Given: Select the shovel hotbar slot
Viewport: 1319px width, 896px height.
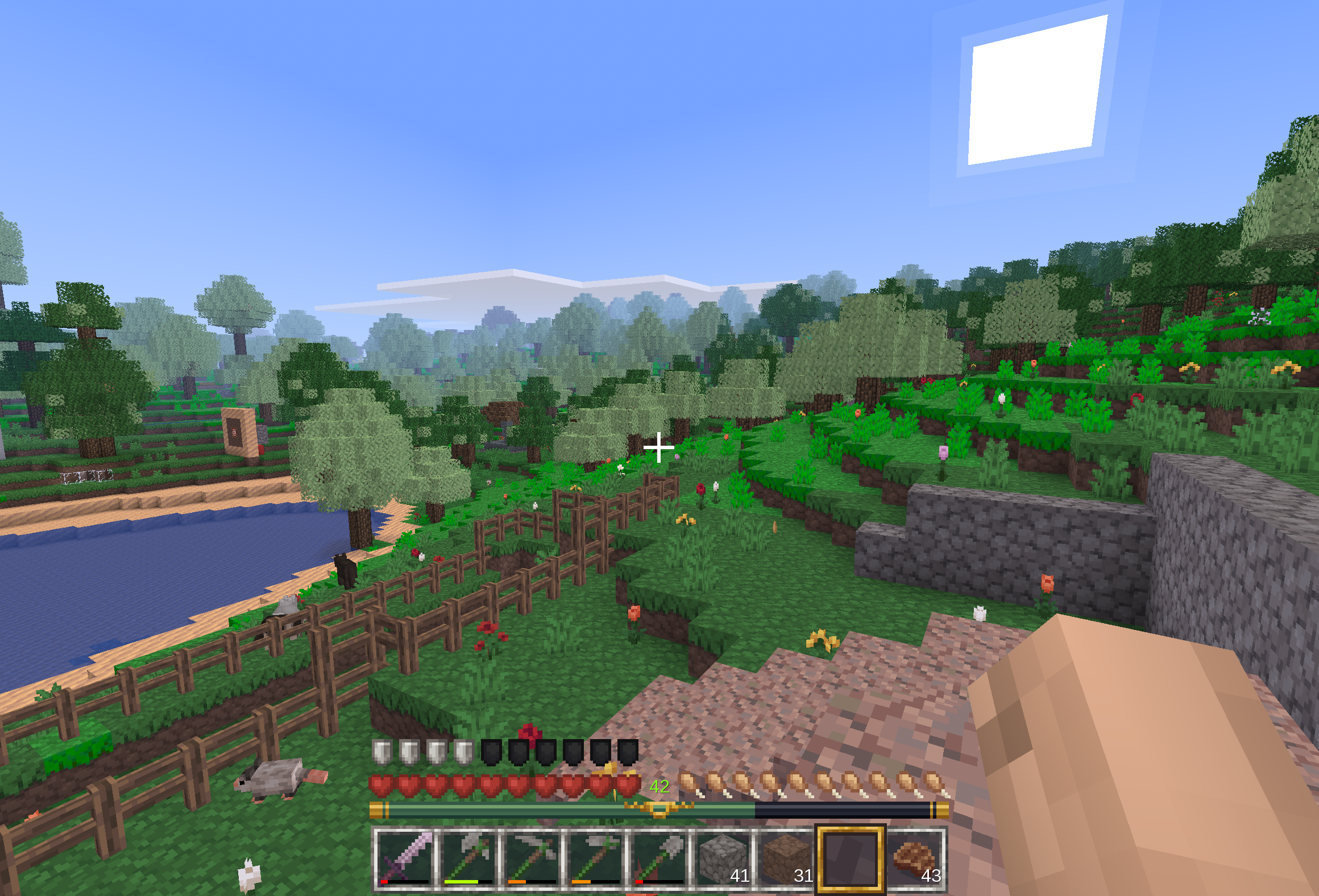Looking at the screenshot, I should pyautogui.click(x=659, y=858).
